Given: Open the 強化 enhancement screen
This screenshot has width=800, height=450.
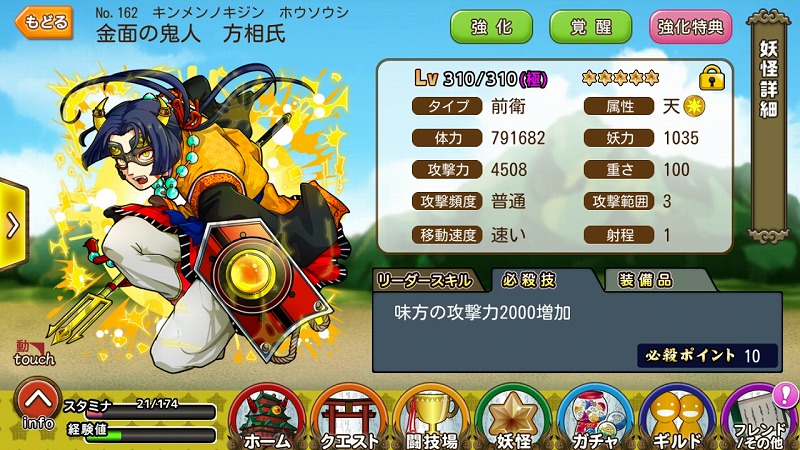Looking at the screenshot, I should [x=492, y=27].
